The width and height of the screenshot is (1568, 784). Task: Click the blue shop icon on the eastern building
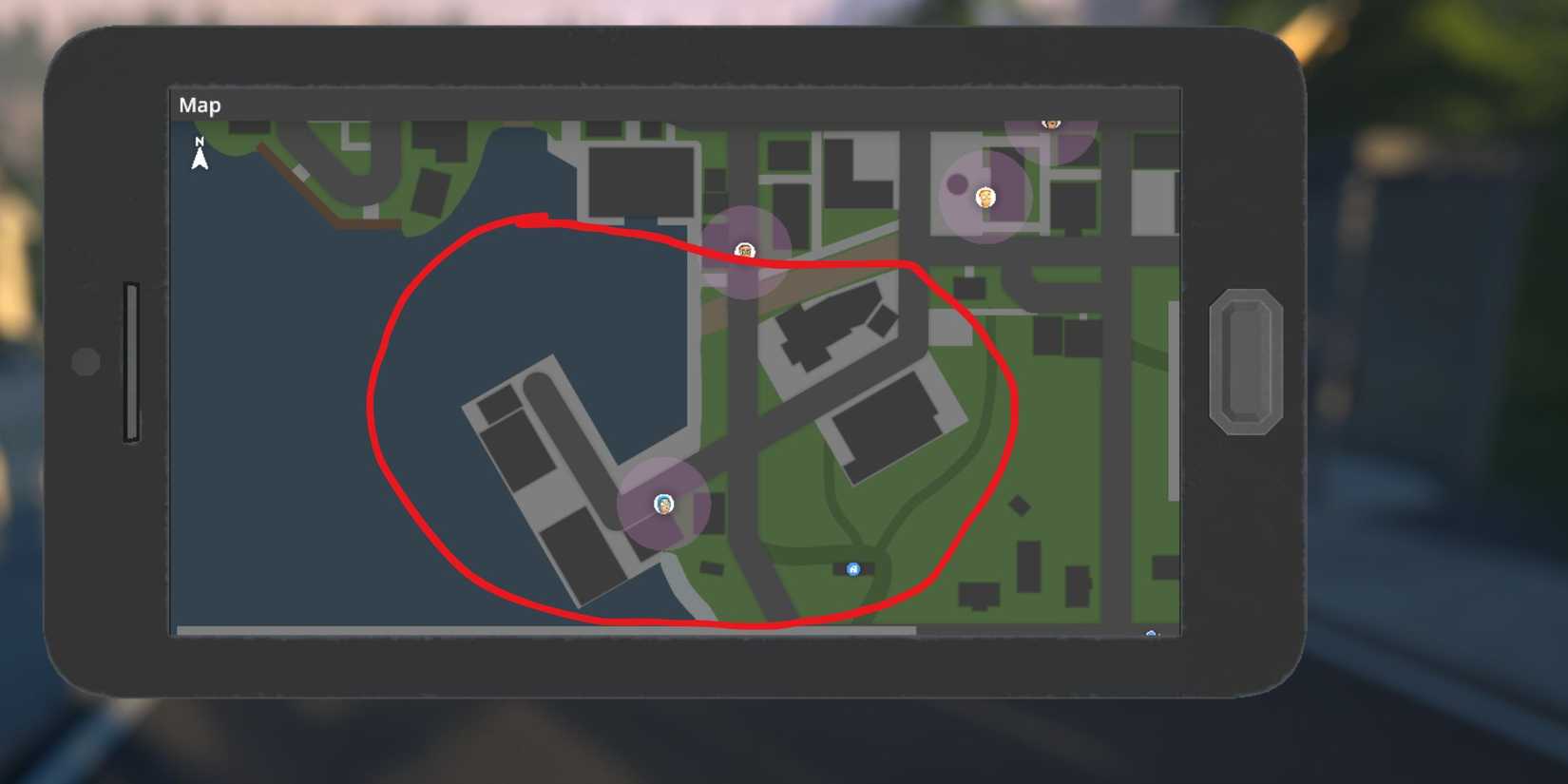click(x=852, y=568)
